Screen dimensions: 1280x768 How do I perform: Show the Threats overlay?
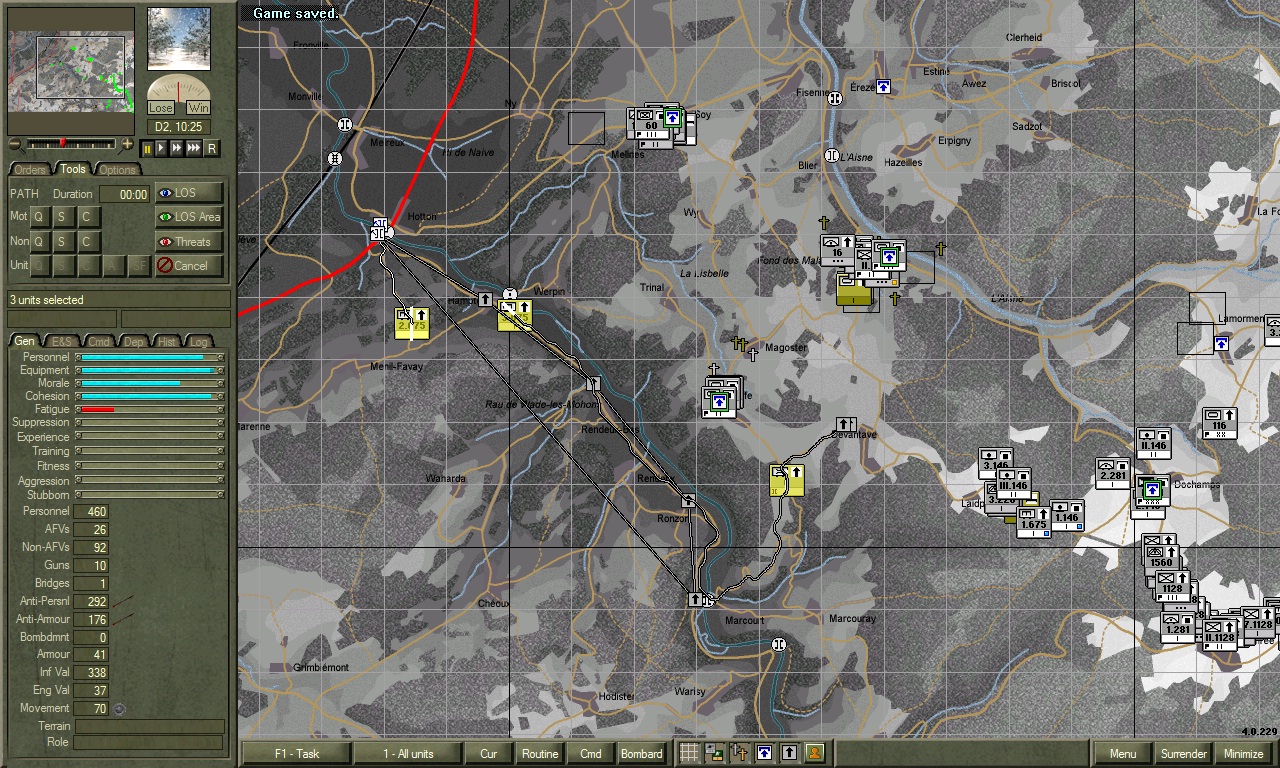[190, 241]
